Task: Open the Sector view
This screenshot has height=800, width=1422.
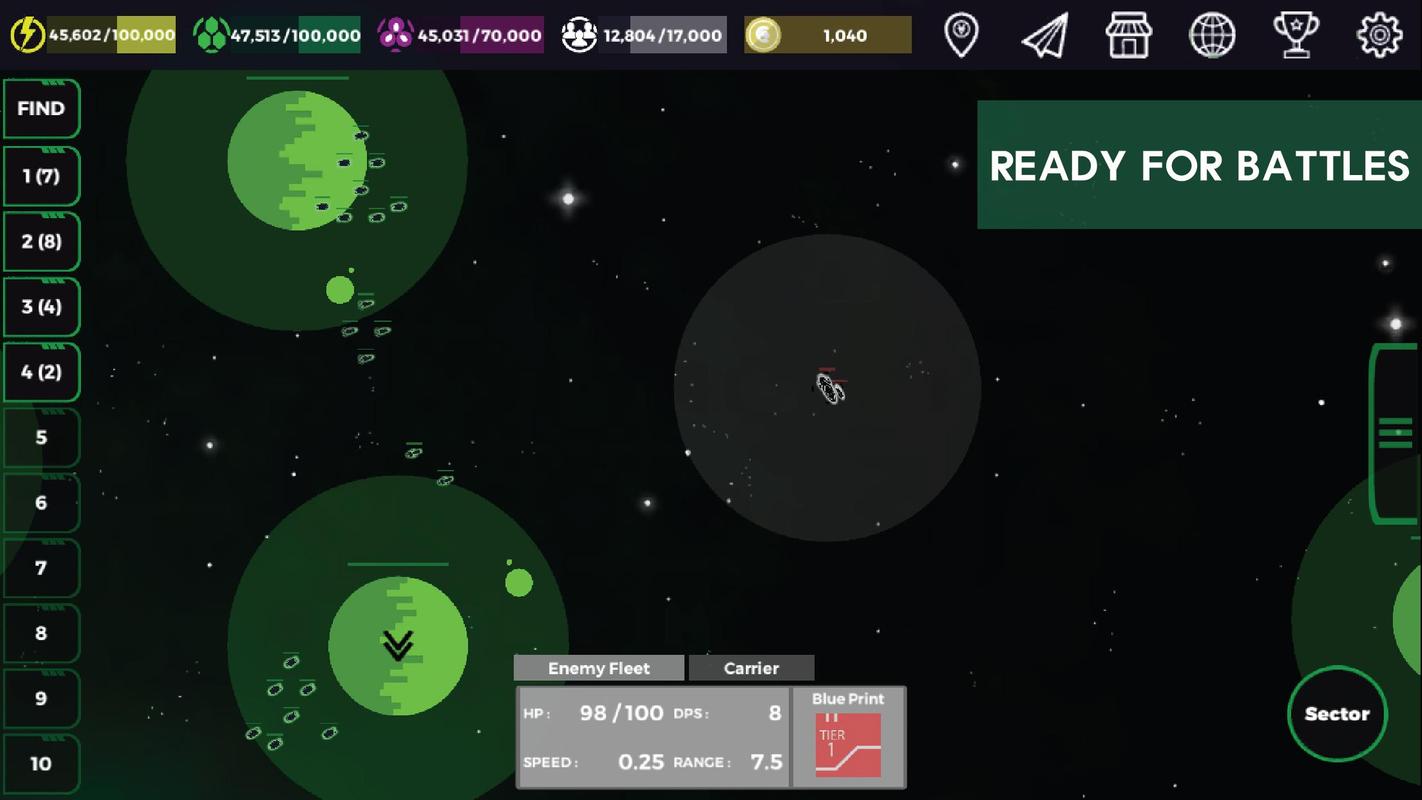Action: pyautogui.click(x=1337, y=714)
